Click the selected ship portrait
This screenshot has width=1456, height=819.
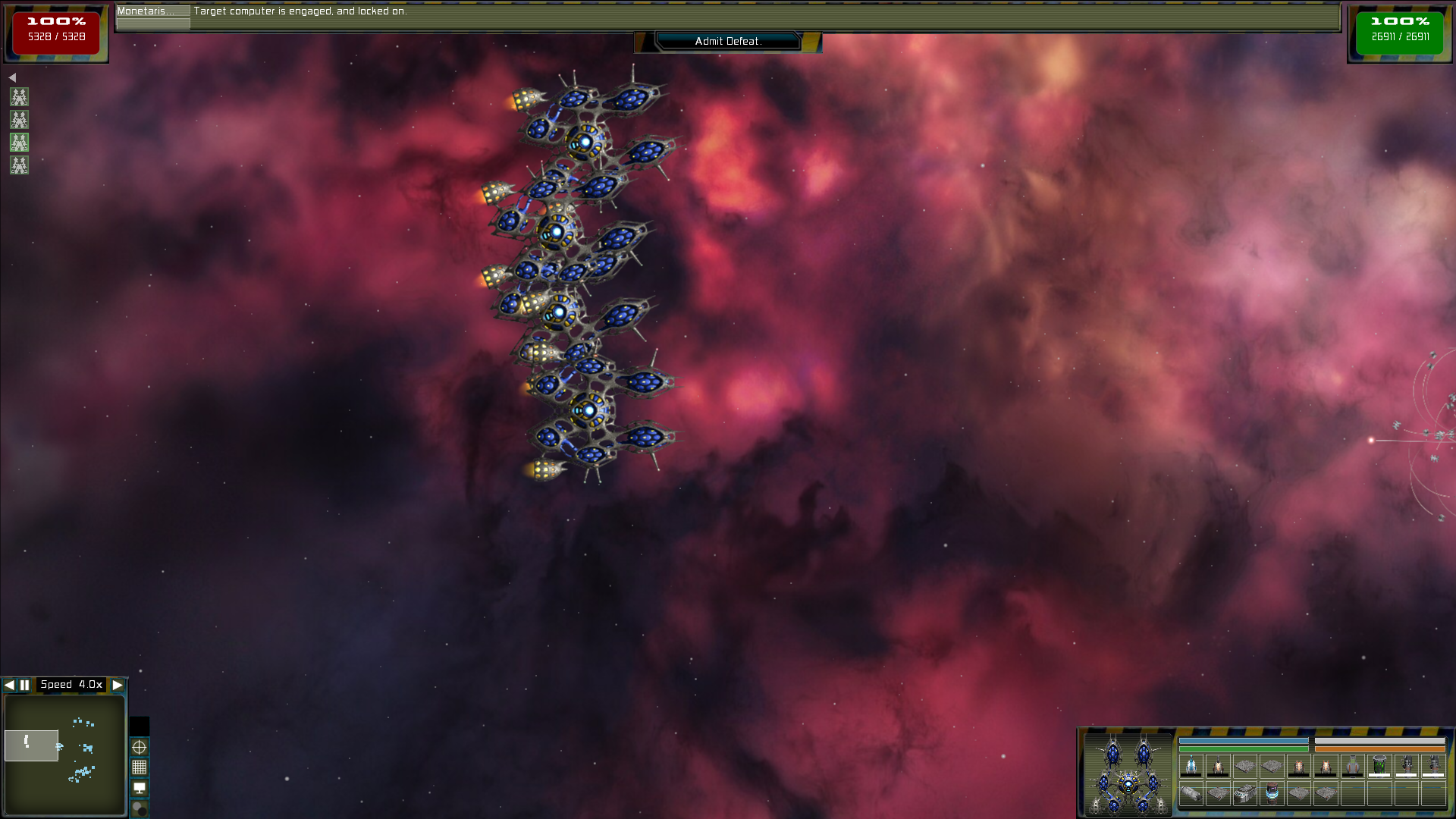click(x=1128, y=773)
